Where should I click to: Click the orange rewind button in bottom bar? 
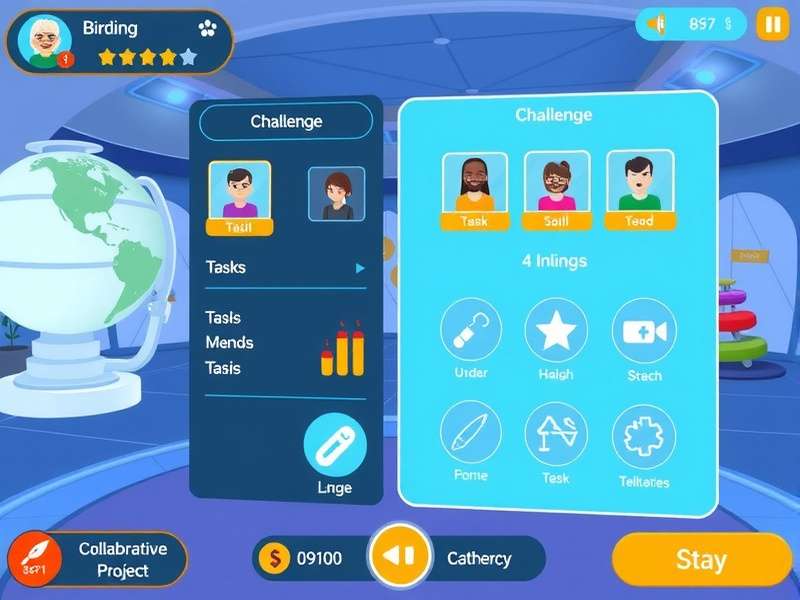[x=400, y=558]
